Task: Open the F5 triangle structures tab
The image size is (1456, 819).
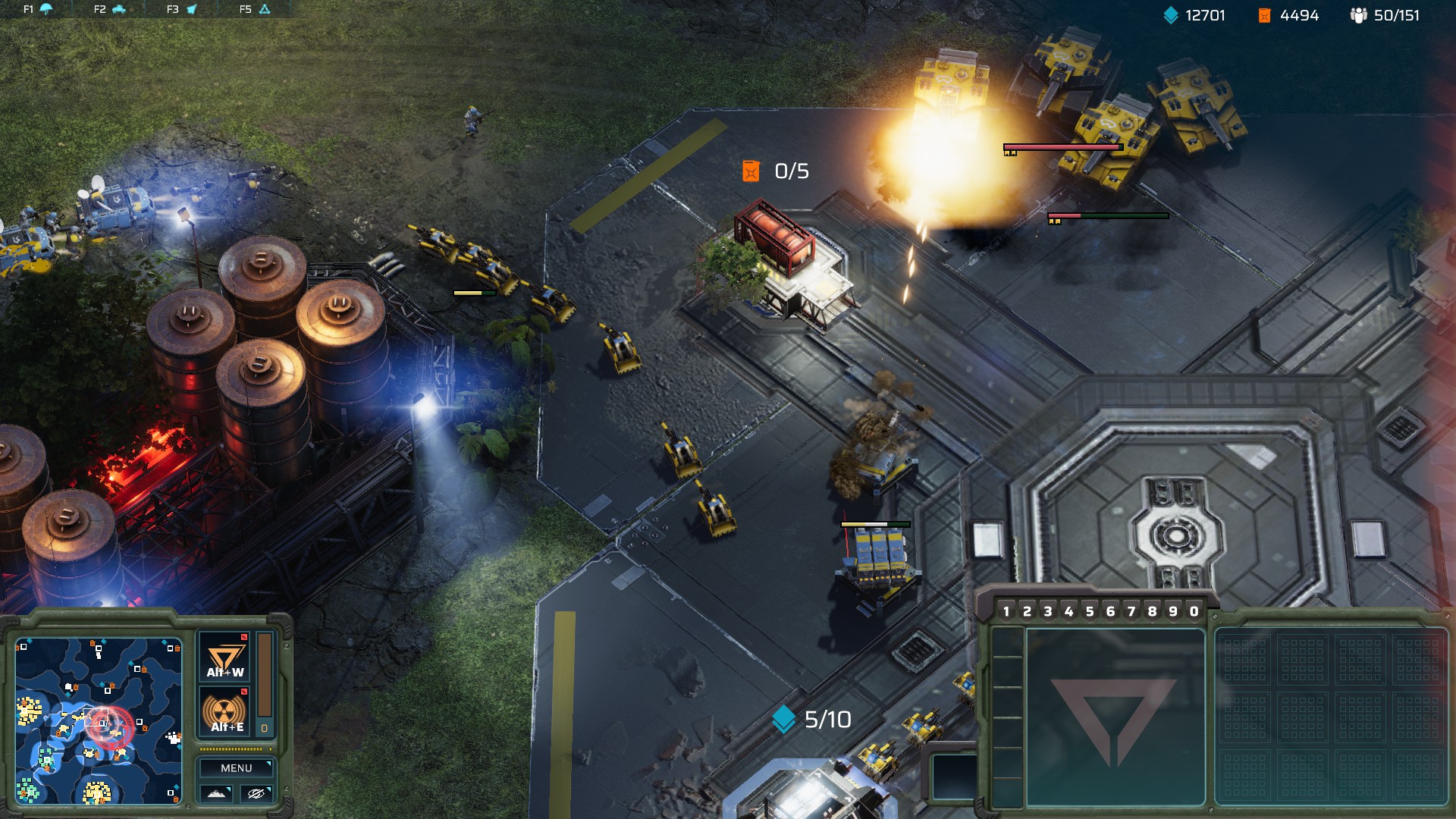Action: coord(255,9)
